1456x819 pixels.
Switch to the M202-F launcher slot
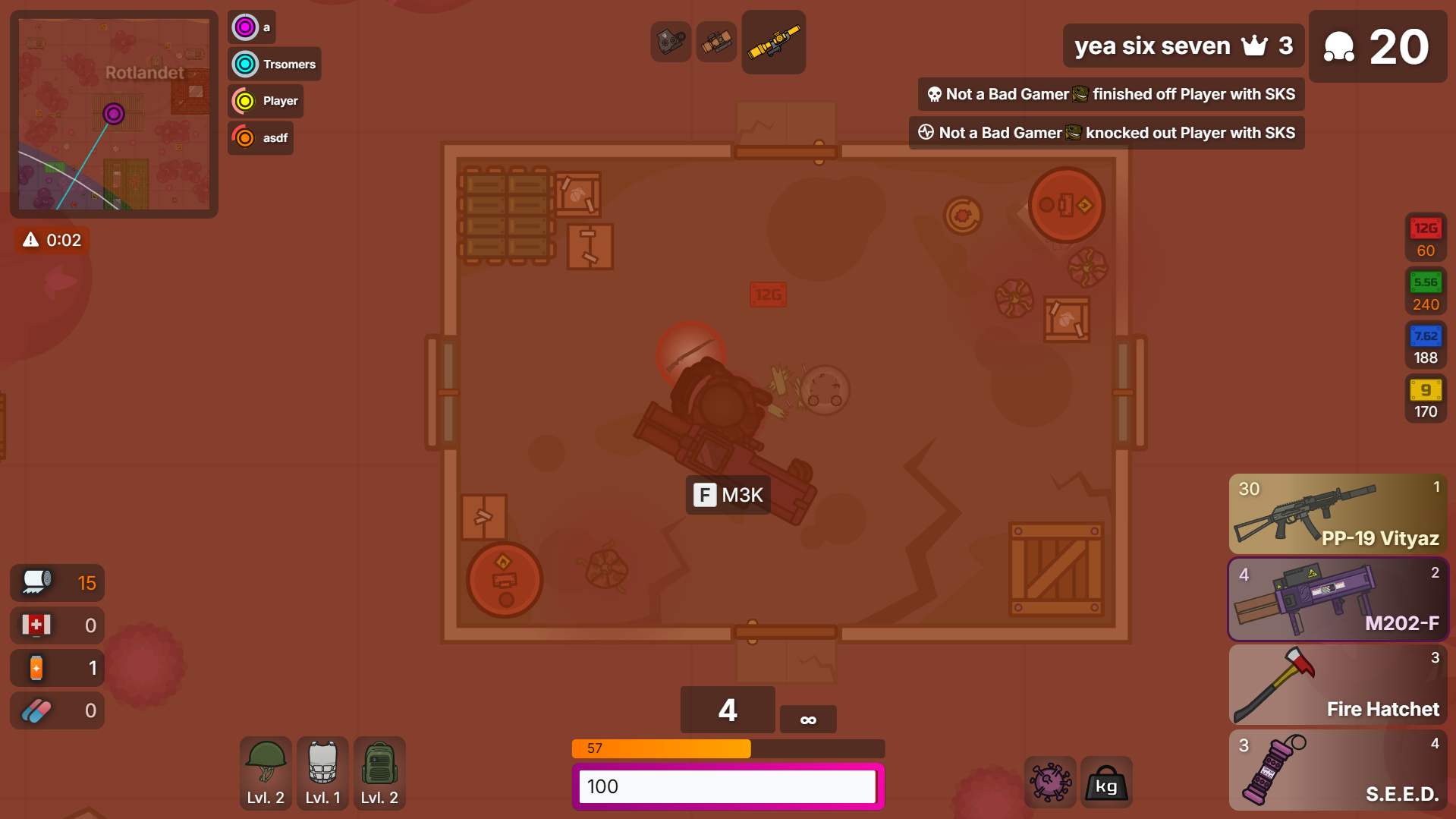coord(1338,600)
